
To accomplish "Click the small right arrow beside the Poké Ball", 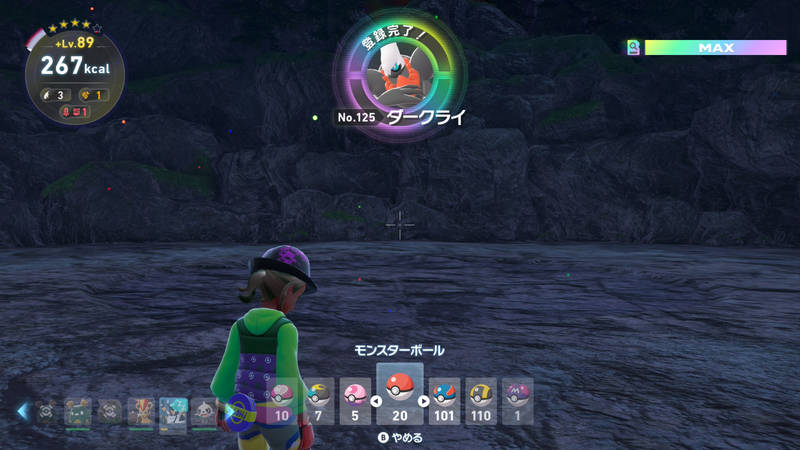I will click(424, 402).
